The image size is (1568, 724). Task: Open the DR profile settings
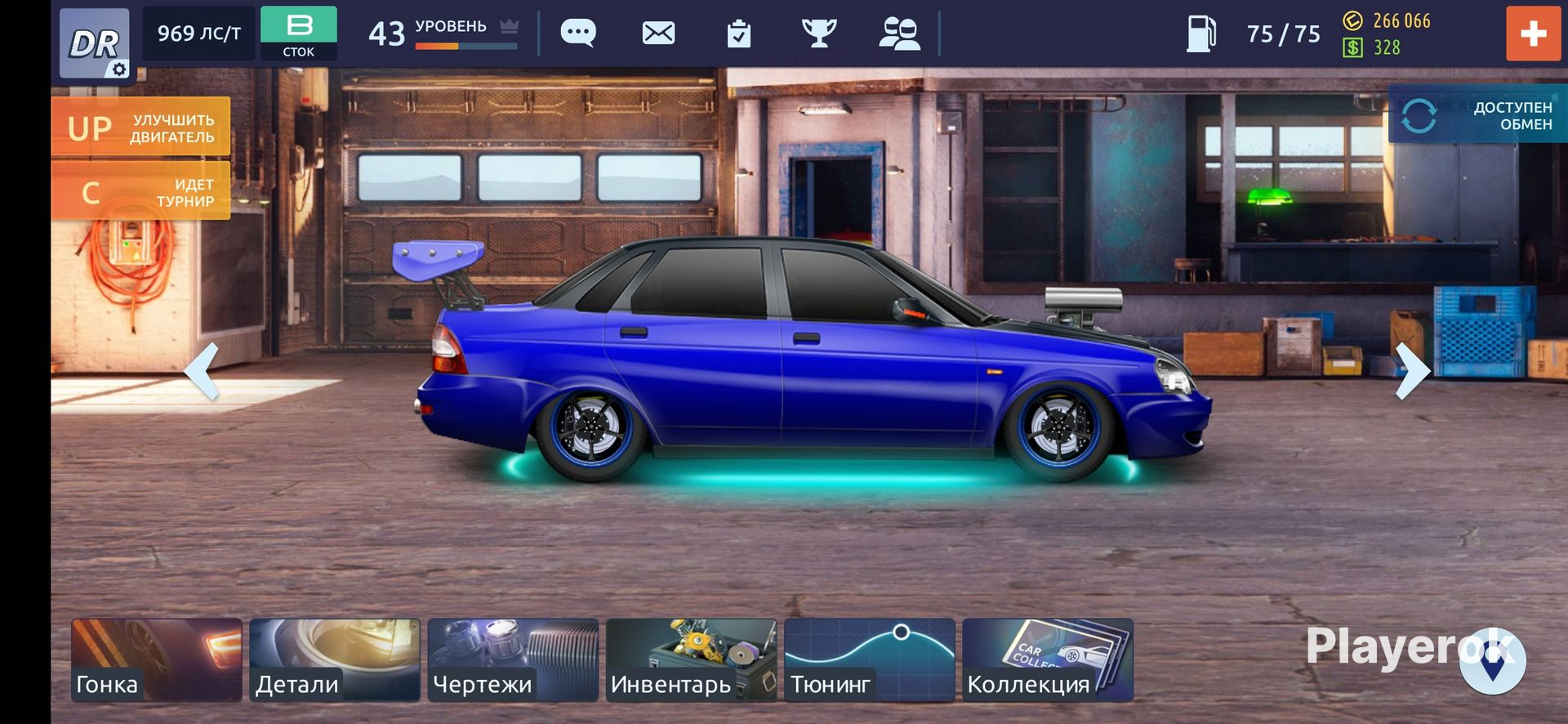click(95, 43)
